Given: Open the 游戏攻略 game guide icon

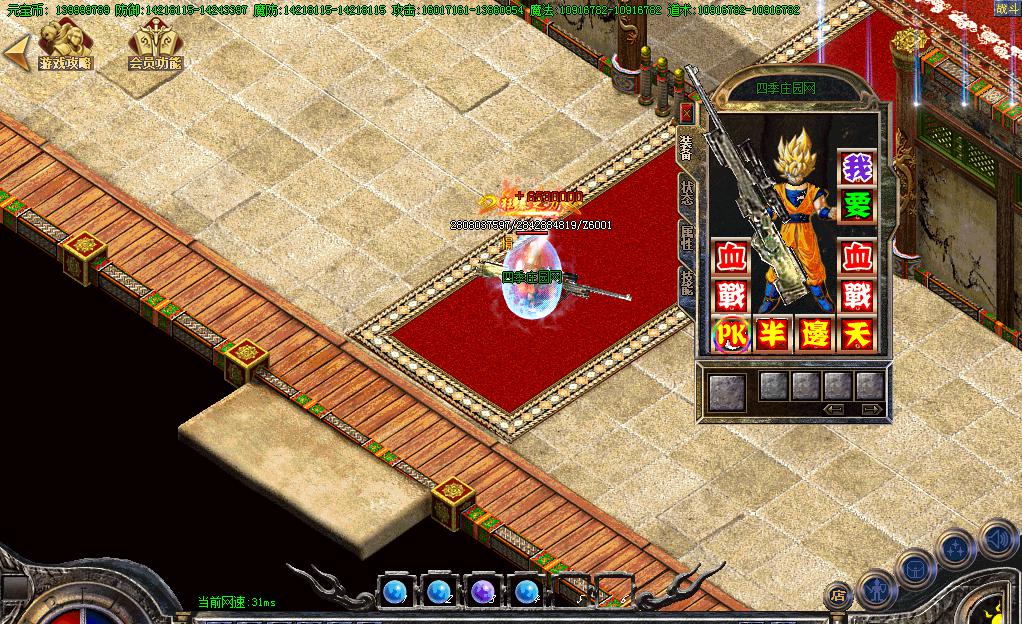Looking at the screenshot, I should tap(64, 44).
